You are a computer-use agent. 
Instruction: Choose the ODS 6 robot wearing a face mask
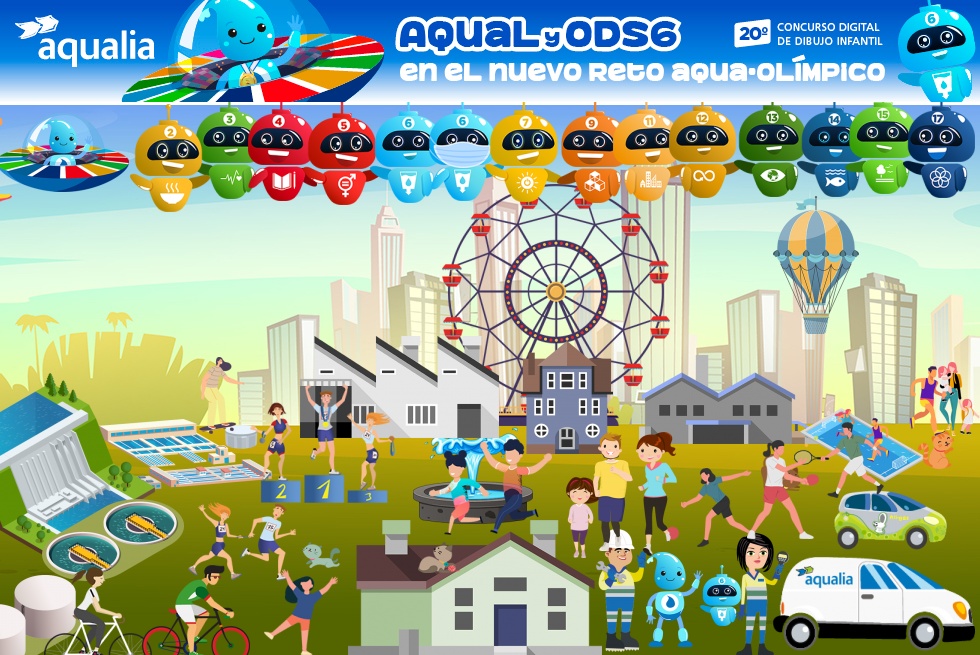pos(462,152)
